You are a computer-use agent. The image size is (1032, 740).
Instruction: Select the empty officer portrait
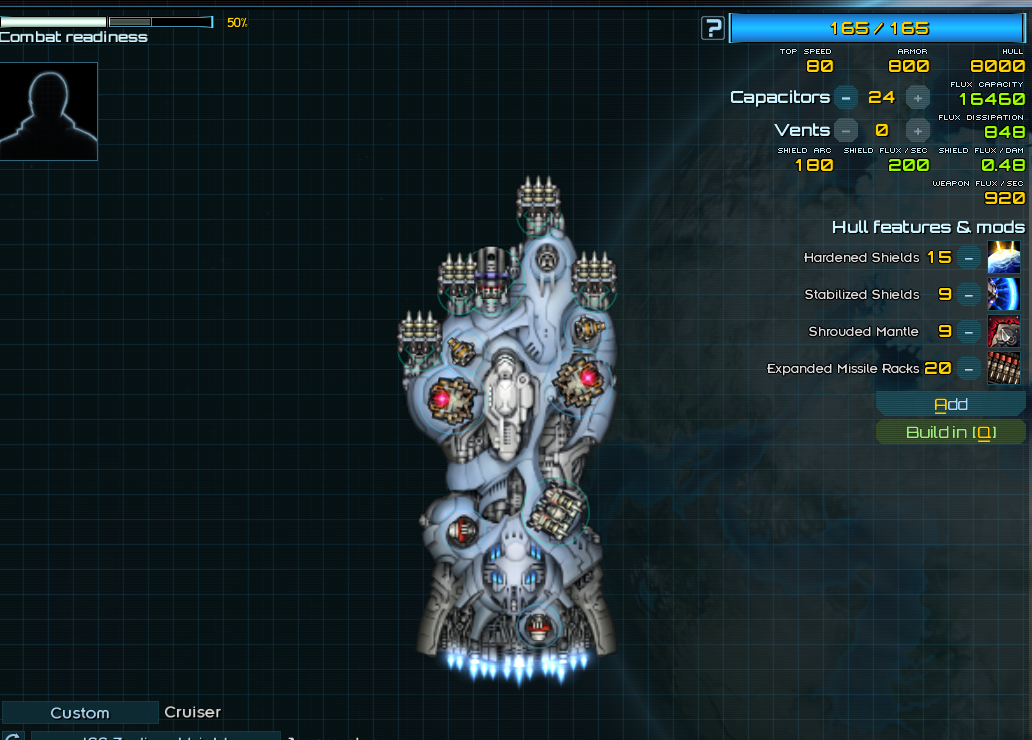coord(49,111)
